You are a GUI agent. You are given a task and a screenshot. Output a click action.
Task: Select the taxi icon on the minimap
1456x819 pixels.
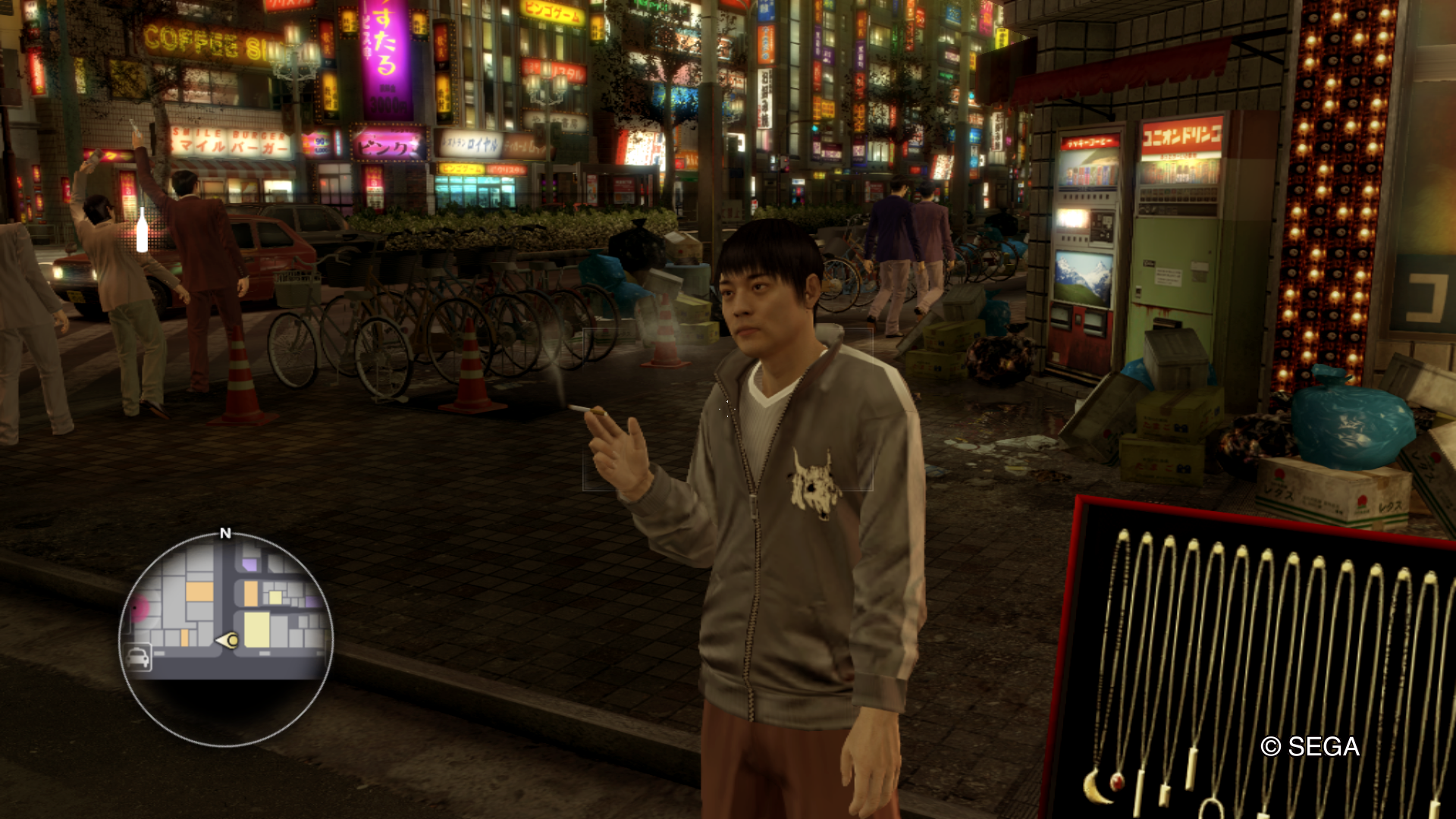click(x=138, y=657)
